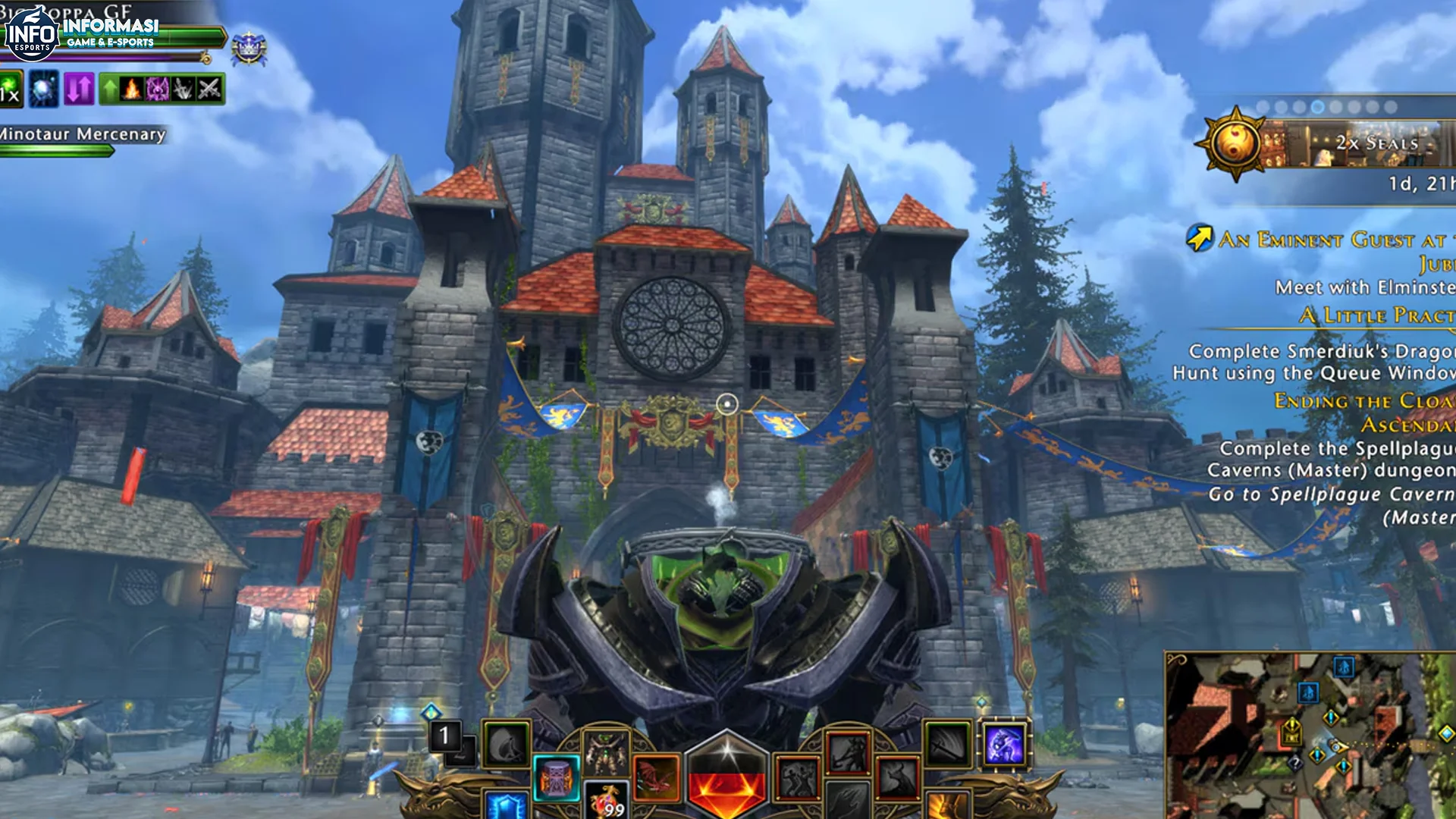Click the highlighted blue dot event page indicator
Screen dimensions: 1456x819
click(x=1317, y=105)
